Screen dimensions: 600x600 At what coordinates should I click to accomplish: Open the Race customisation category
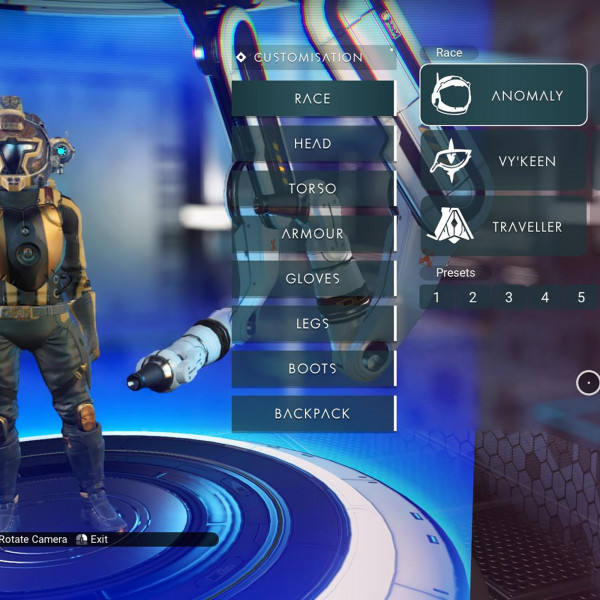click(313, 99)
